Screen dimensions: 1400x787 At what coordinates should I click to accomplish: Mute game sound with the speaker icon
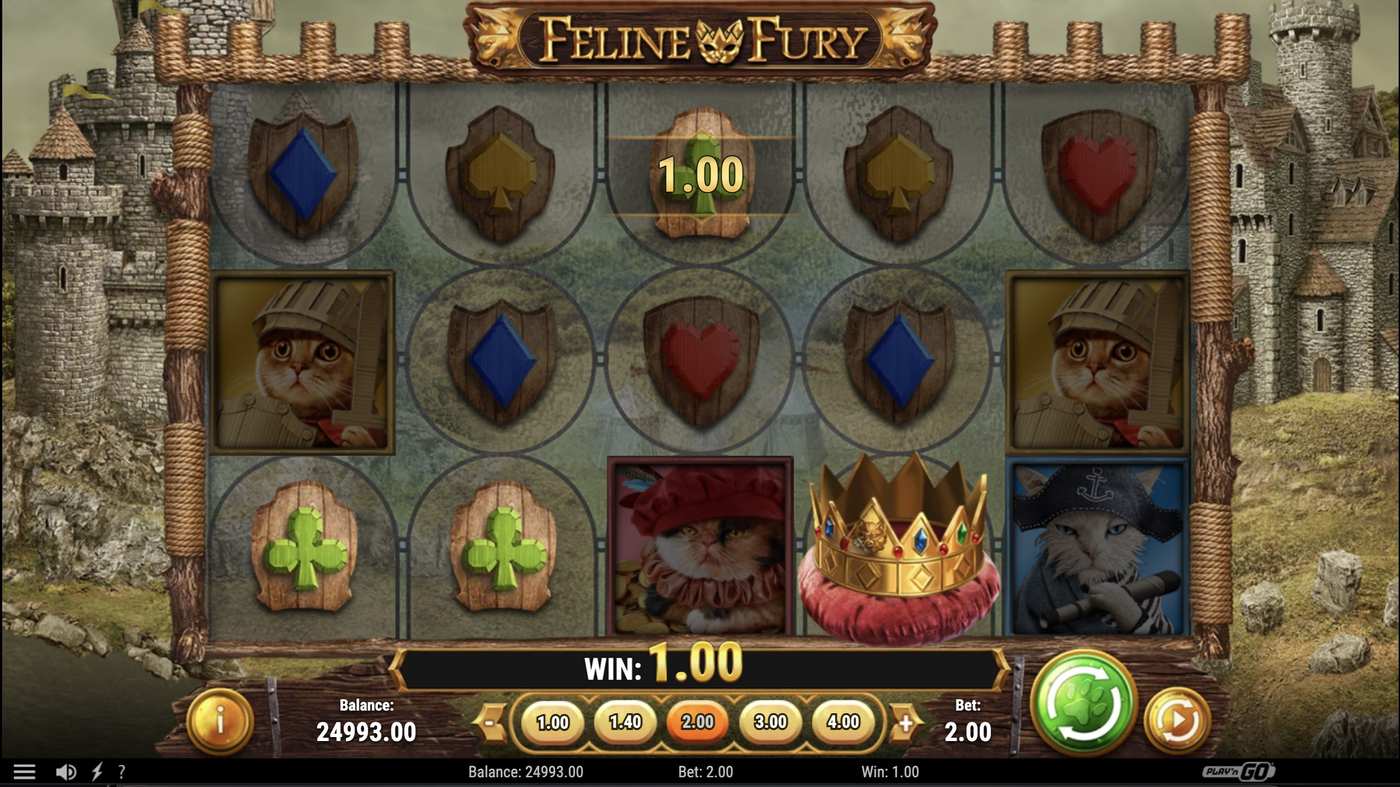point(64,771)
